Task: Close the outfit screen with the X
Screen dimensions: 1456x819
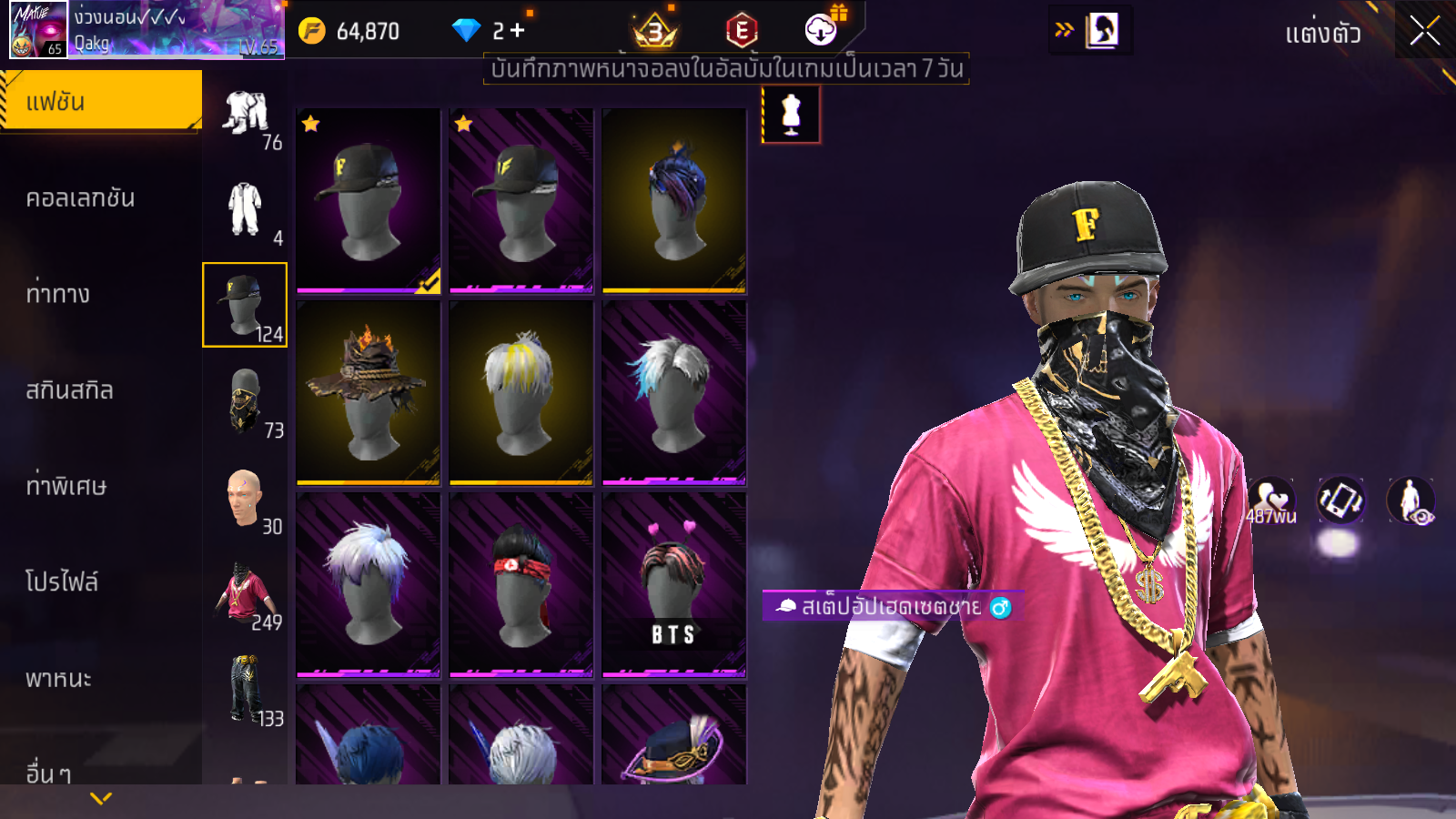Action: (x=1424, y=31)
